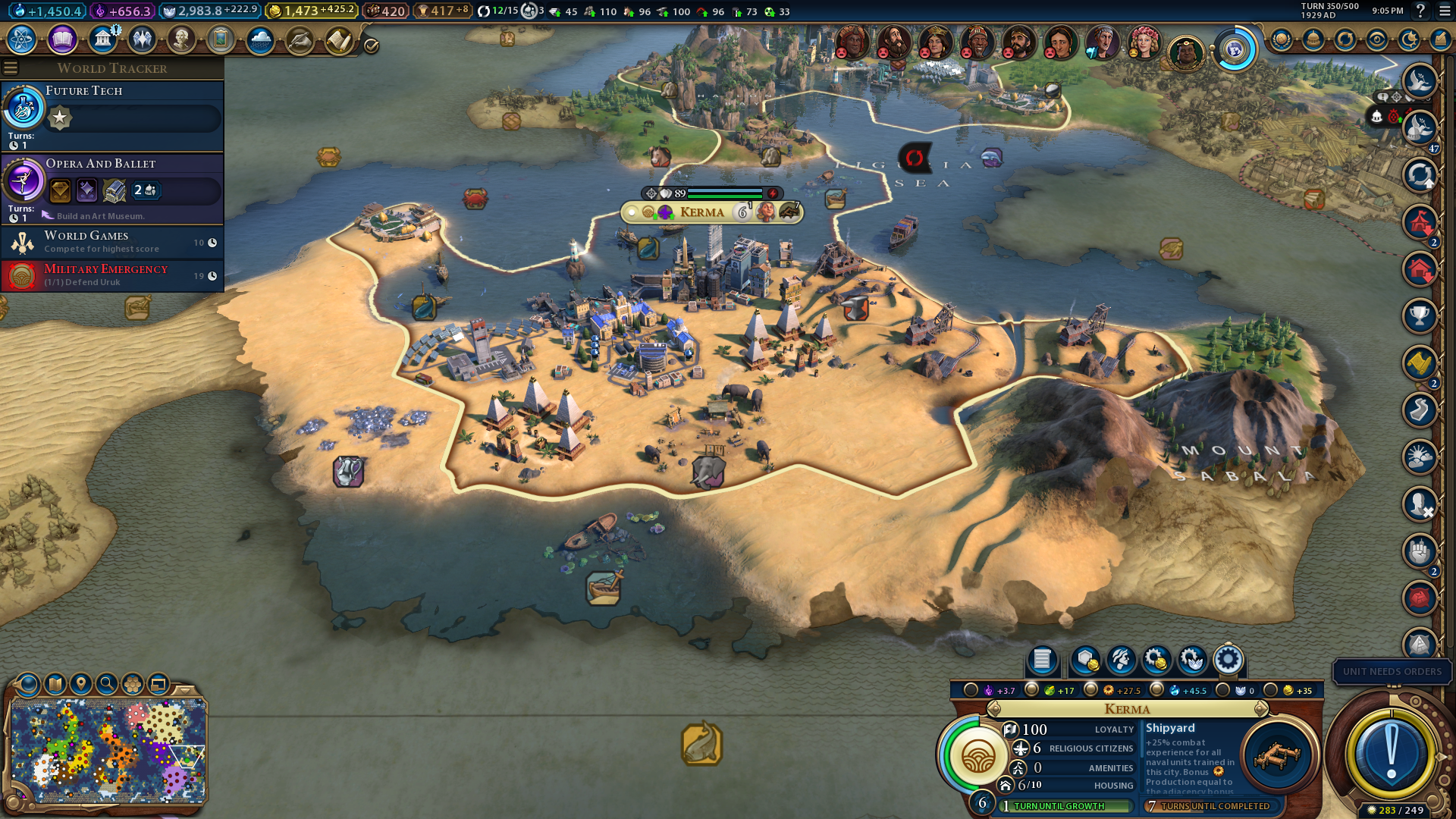Viewport: 1456px width, 819px height.
Task: Click the minimap world overview
Action: 108,751
